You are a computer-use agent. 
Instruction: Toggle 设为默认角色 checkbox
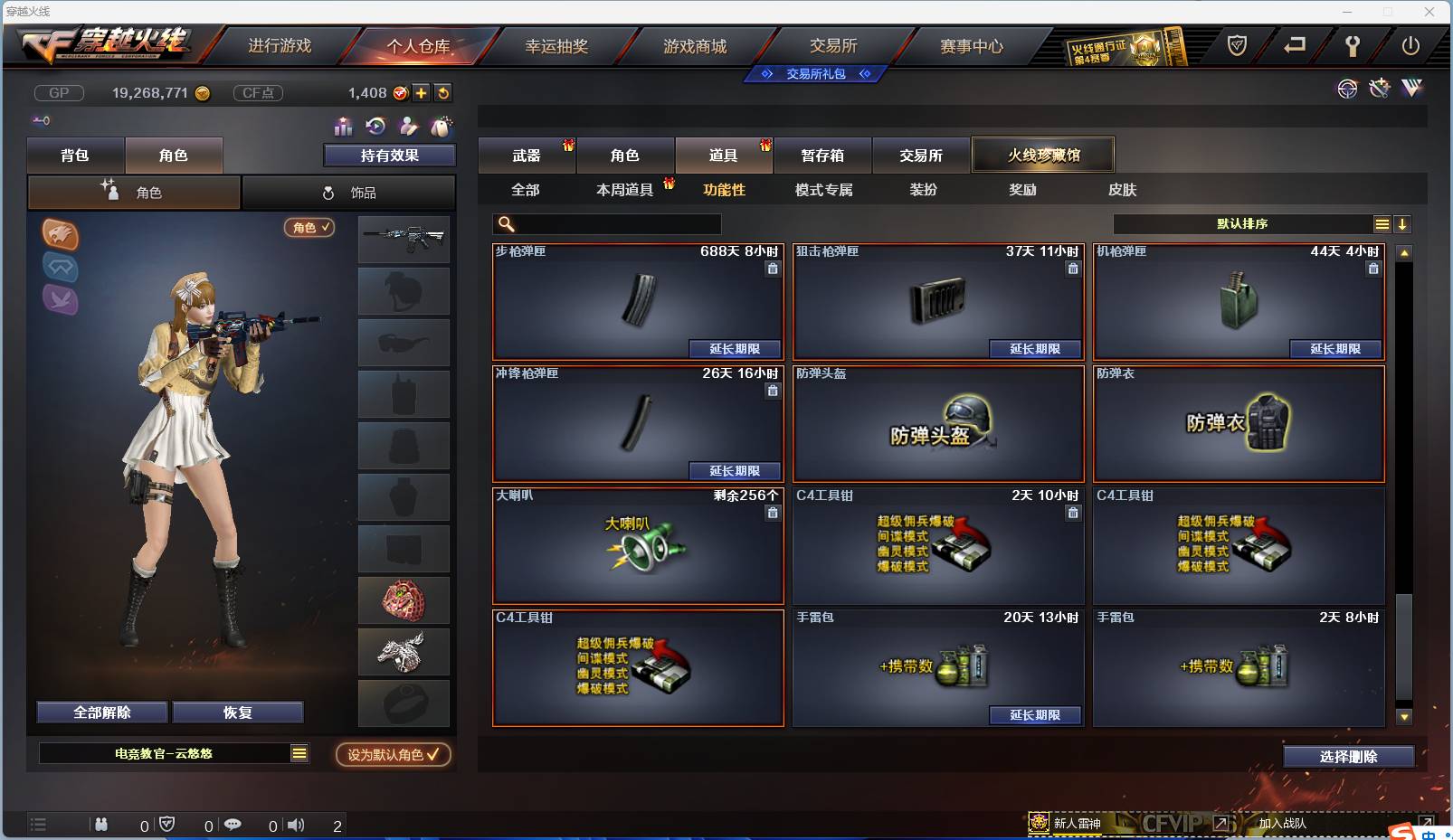tap(392, 755)
